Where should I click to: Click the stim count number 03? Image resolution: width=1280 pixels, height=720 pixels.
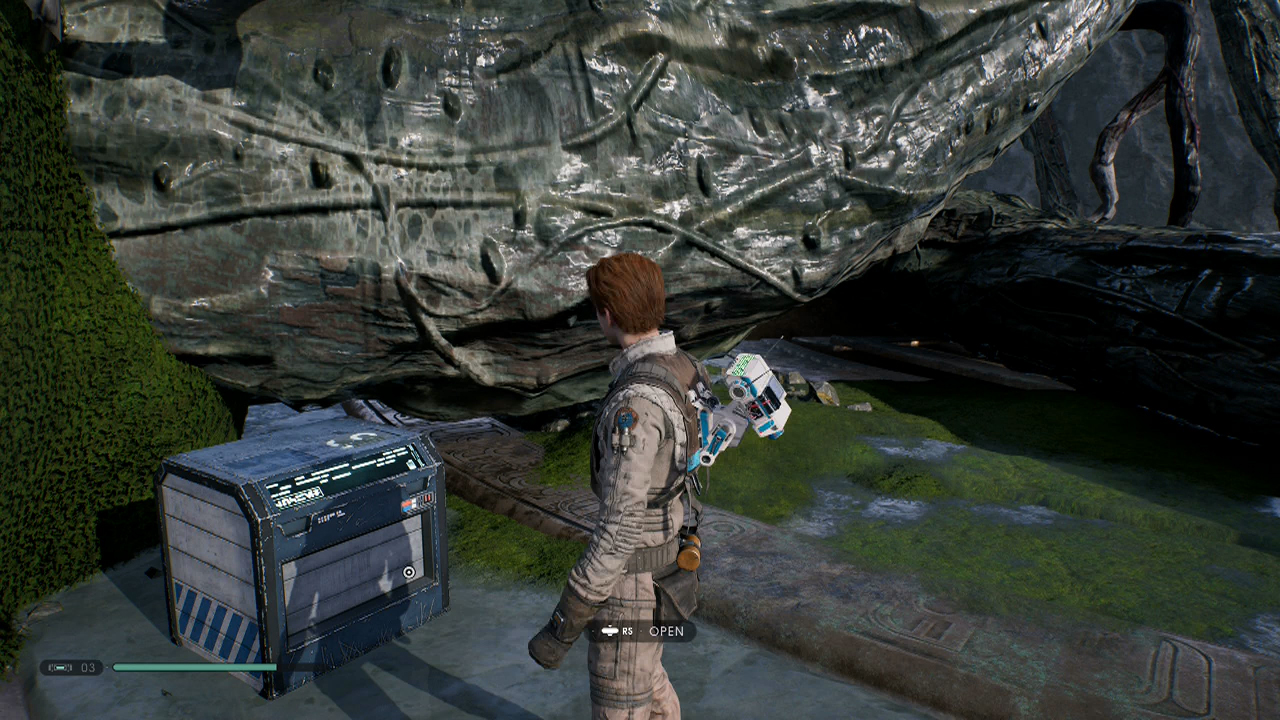point(86,667)
